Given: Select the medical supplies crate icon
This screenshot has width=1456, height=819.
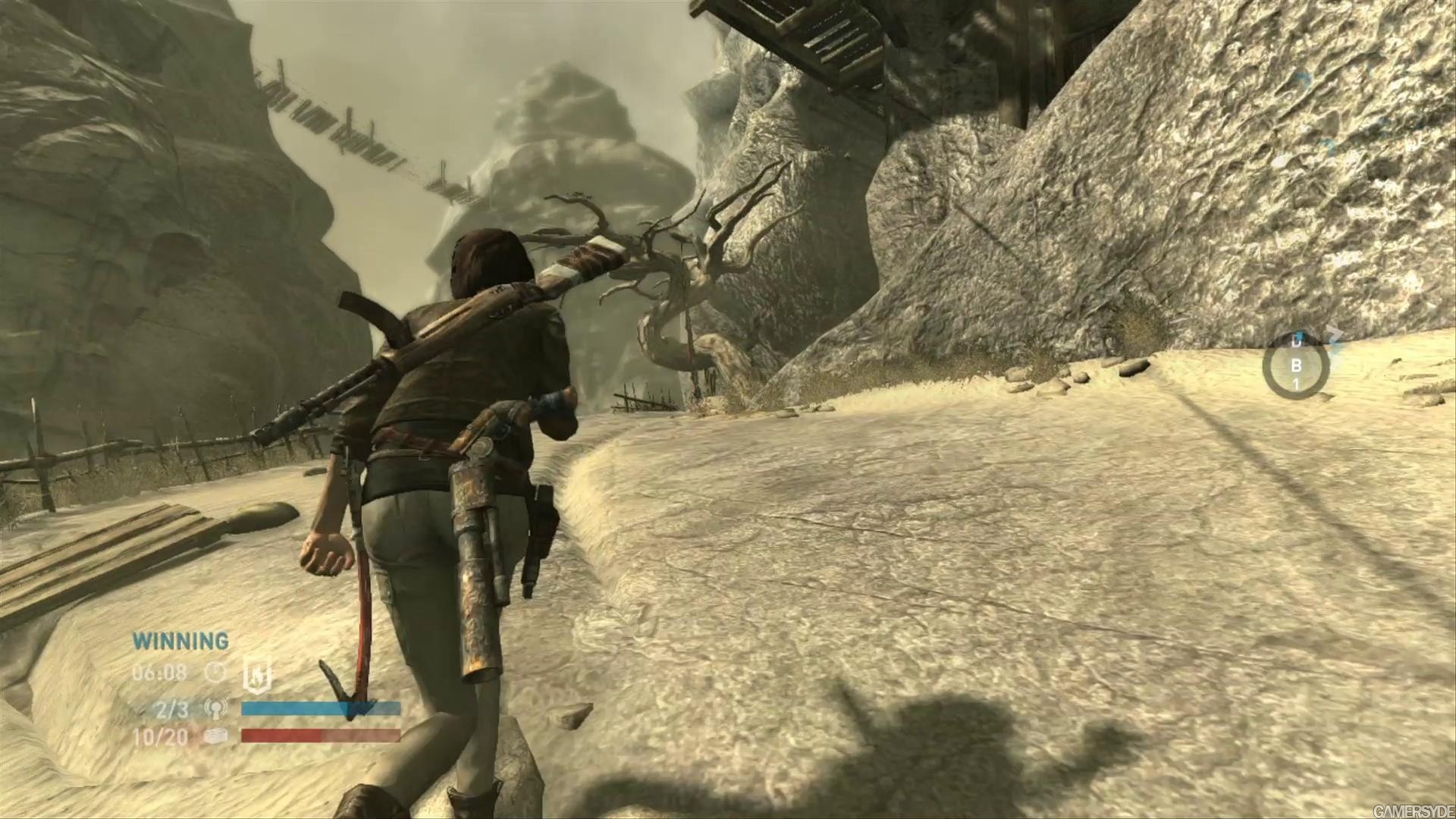Looking at the screenshot, I should point(217,736).
